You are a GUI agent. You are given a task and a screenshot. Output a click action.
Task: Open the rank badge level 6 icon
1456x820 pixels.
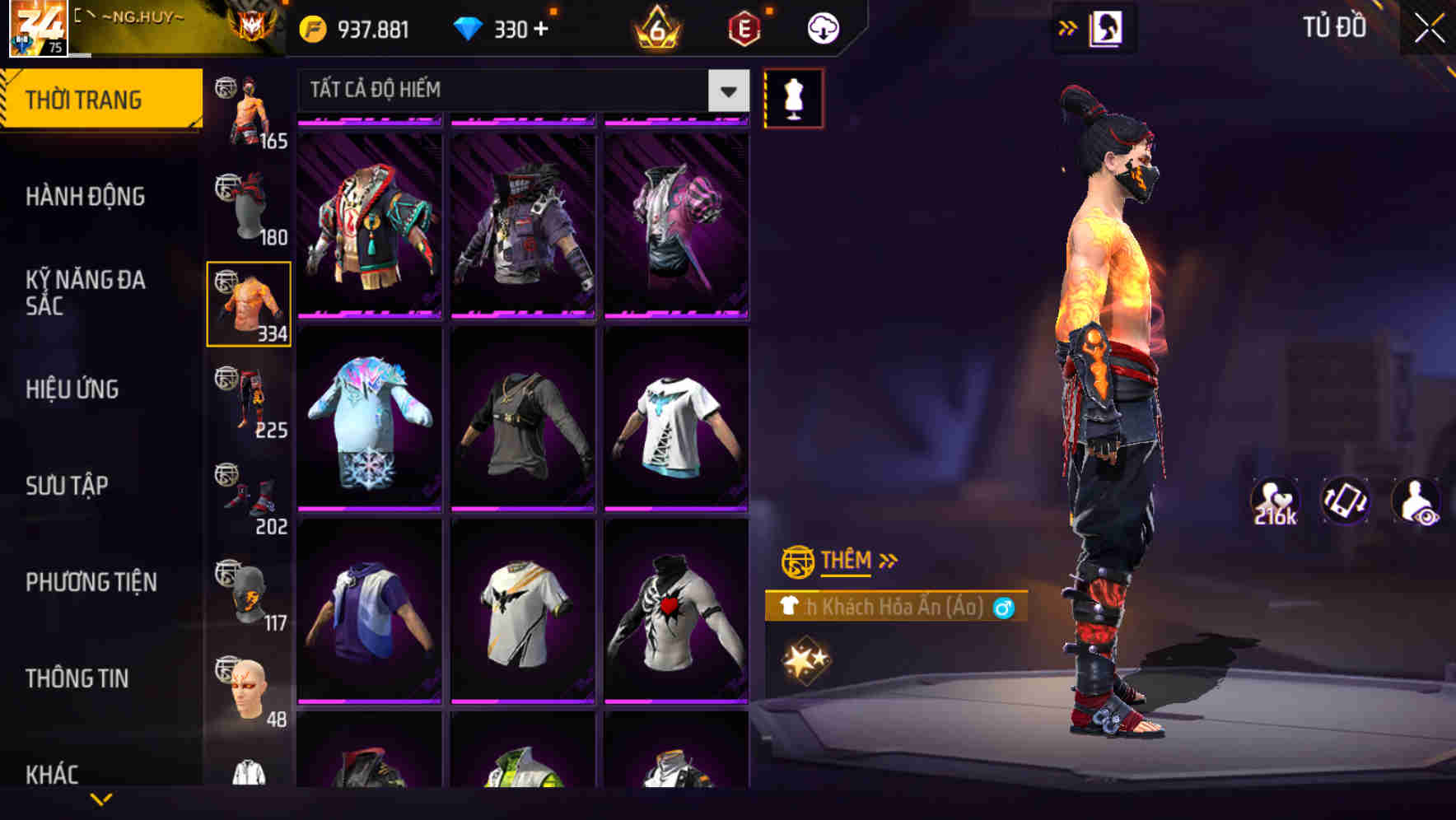(x=655, y=28)
